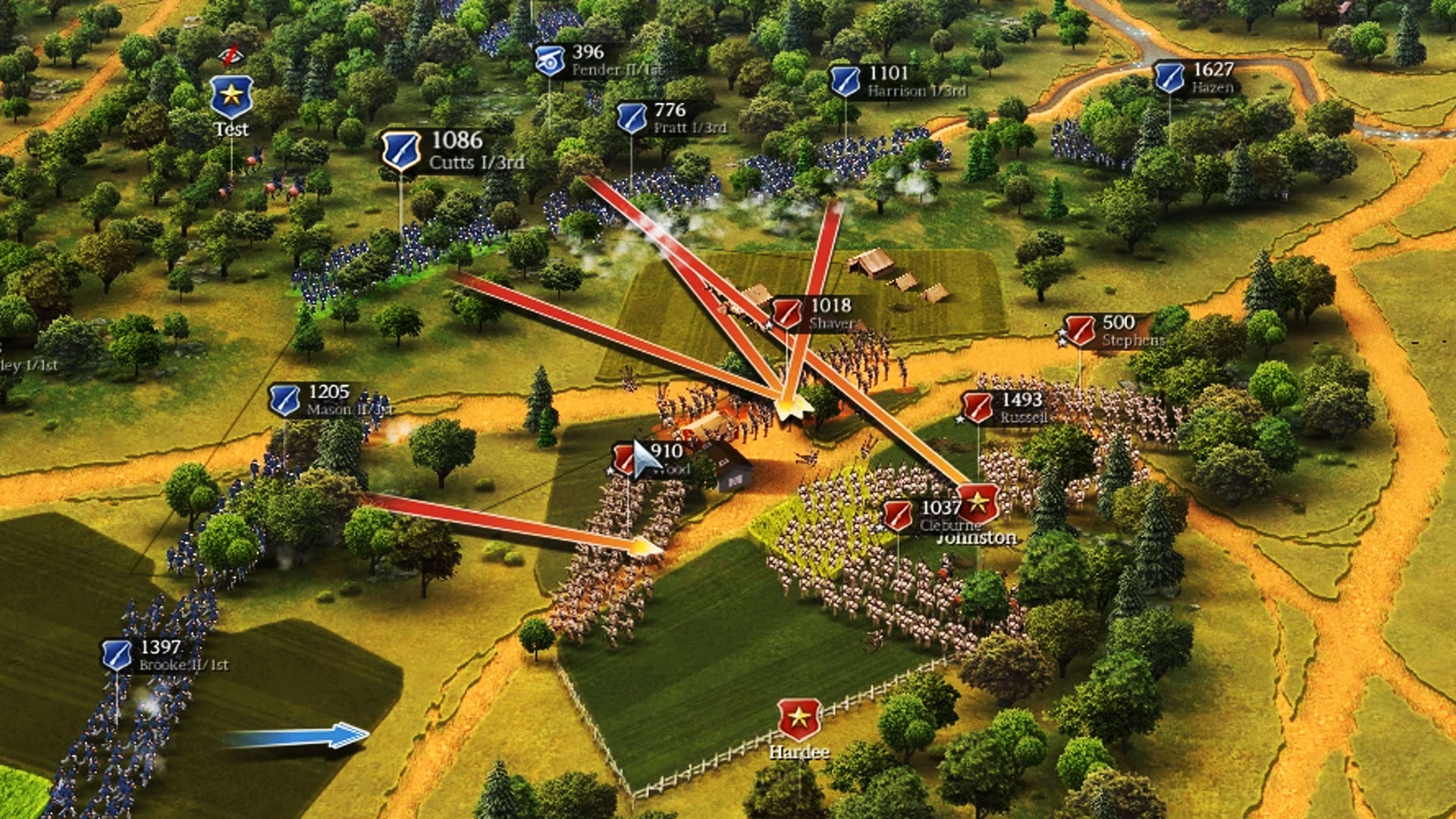Pick Mason II/1st brigade shield
This screenshot has height=819, width=1456.
(285, 400)
